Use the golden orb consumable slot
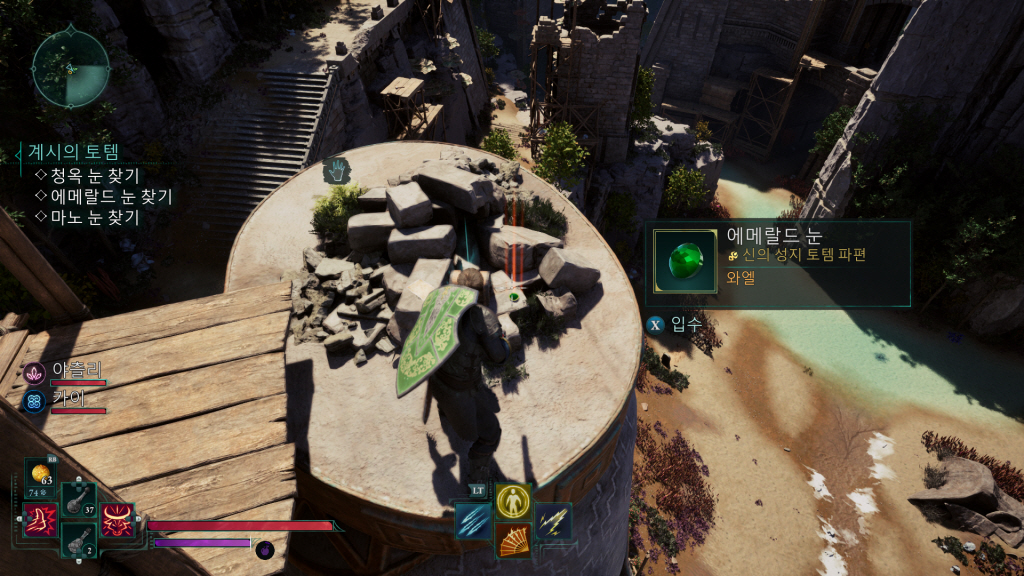The height and width of the screenshot is (576, 1024). pos(41,473)
